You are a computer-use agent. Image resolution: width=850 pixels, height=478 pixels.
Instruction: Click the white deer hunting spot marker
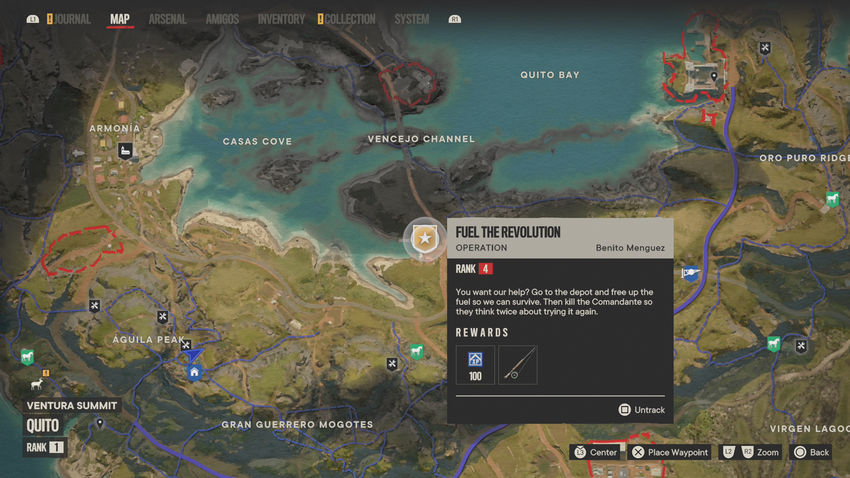38,384
